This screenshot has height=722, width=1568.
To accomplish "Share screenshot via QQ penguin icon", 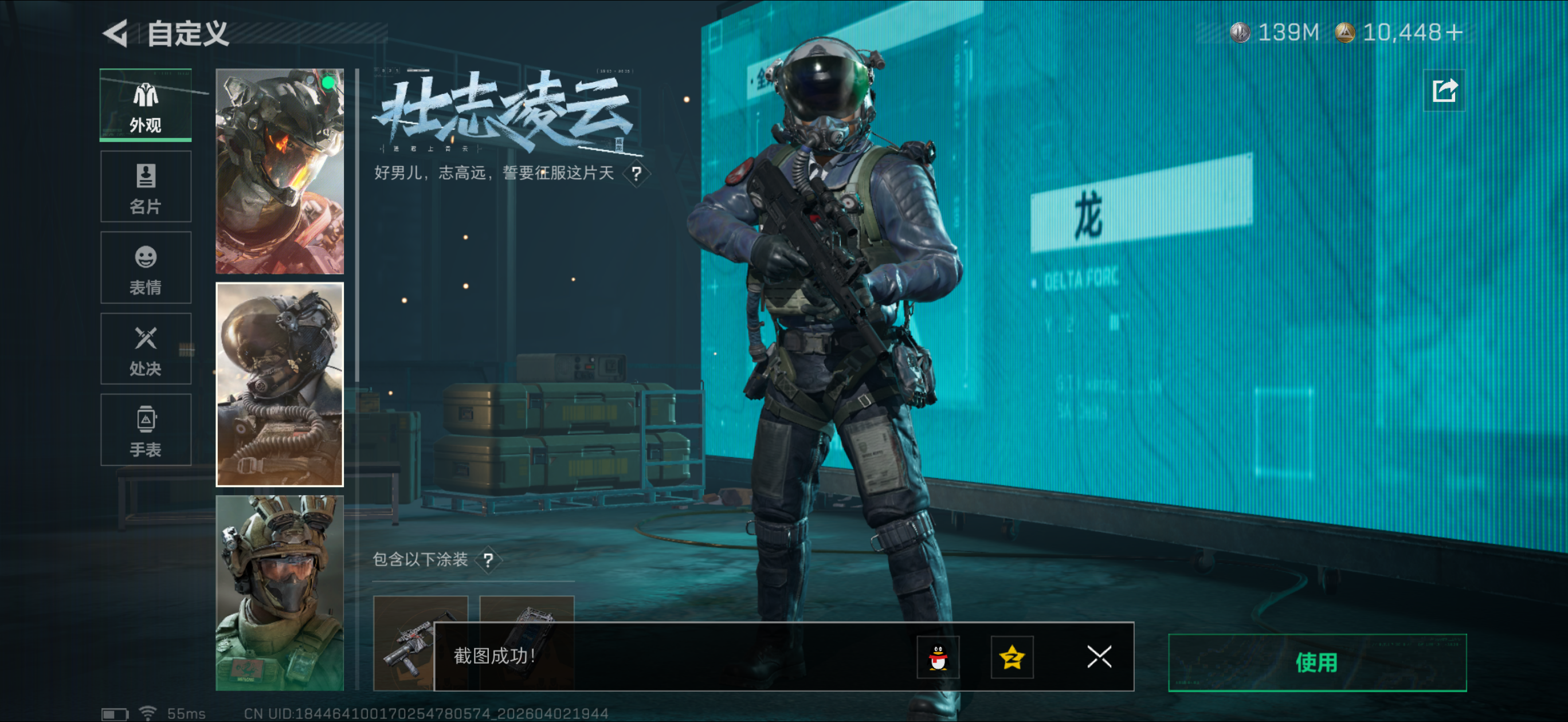I will coord(938,657).
